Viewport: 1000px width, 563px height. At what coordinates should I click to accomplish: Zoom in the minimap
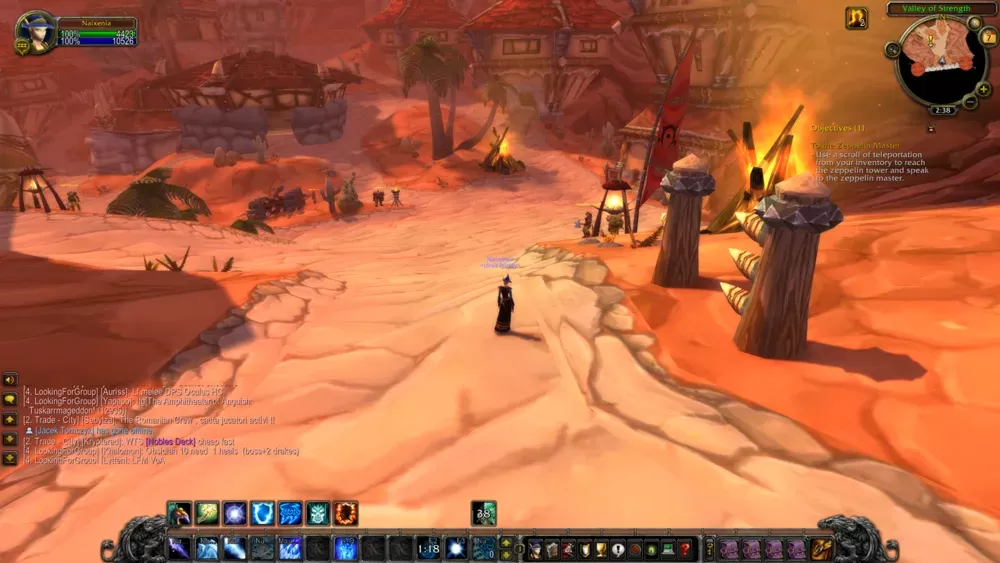(x=984, y=89)
